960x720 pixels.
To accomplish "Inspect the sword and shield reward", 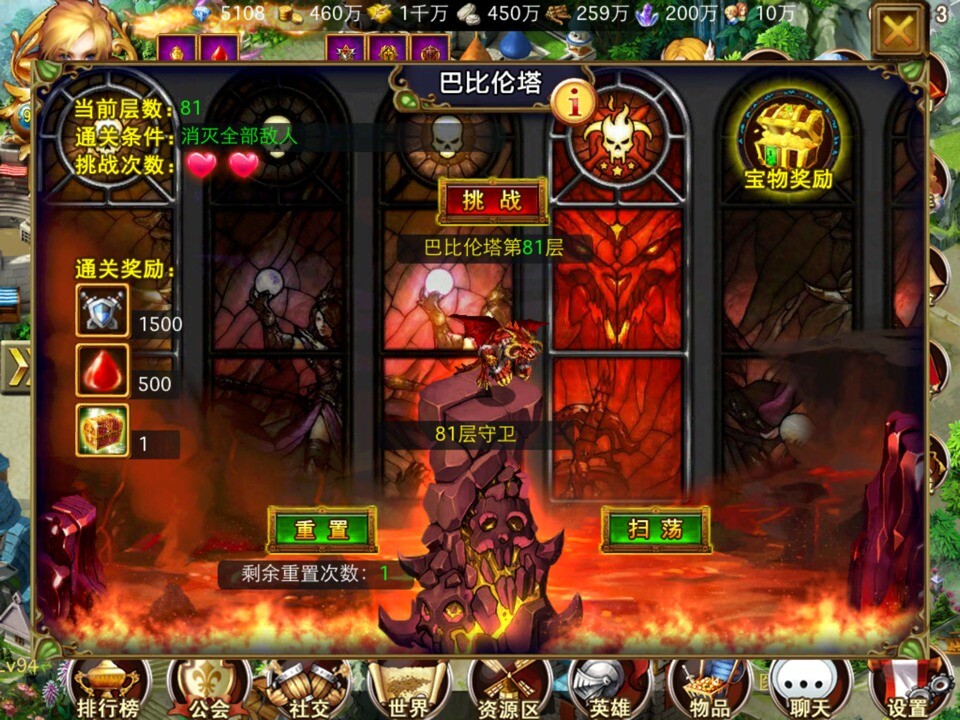I will pos(103,311).
